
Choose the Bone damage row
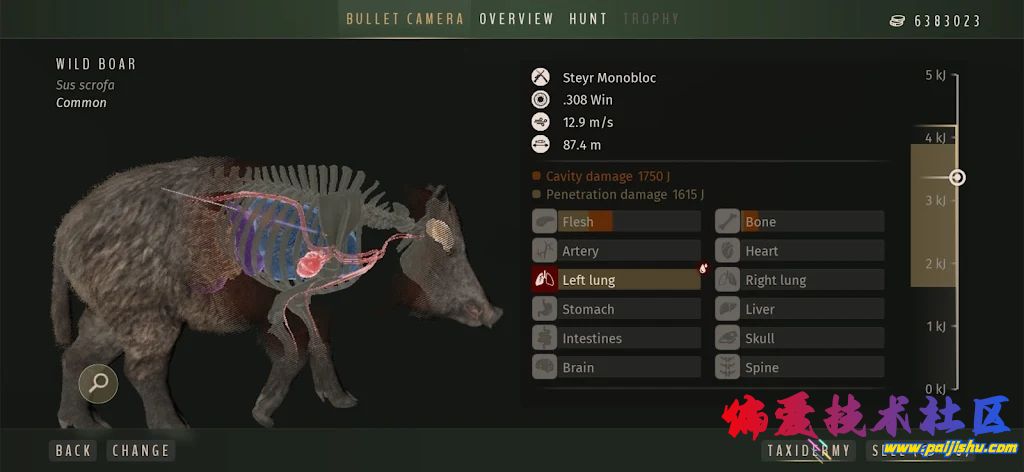[799, 222]
